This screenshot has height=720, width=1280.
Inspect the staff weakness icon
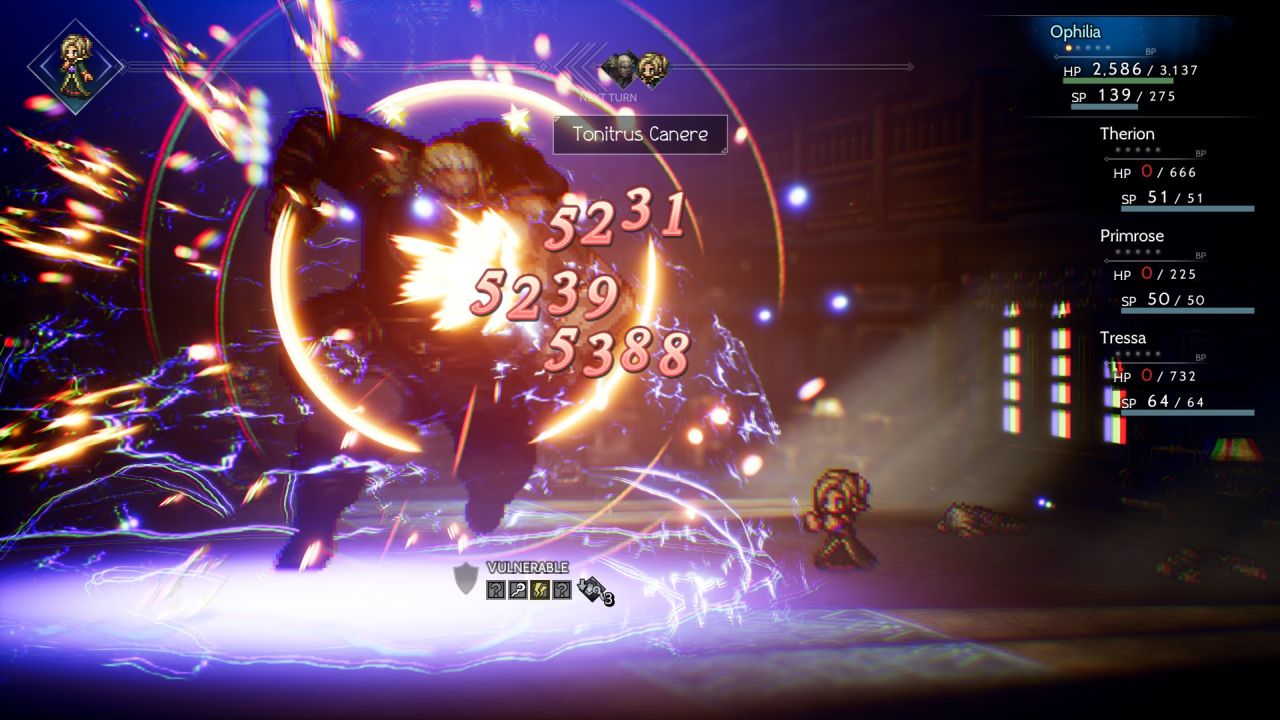(x=517, y=590)
